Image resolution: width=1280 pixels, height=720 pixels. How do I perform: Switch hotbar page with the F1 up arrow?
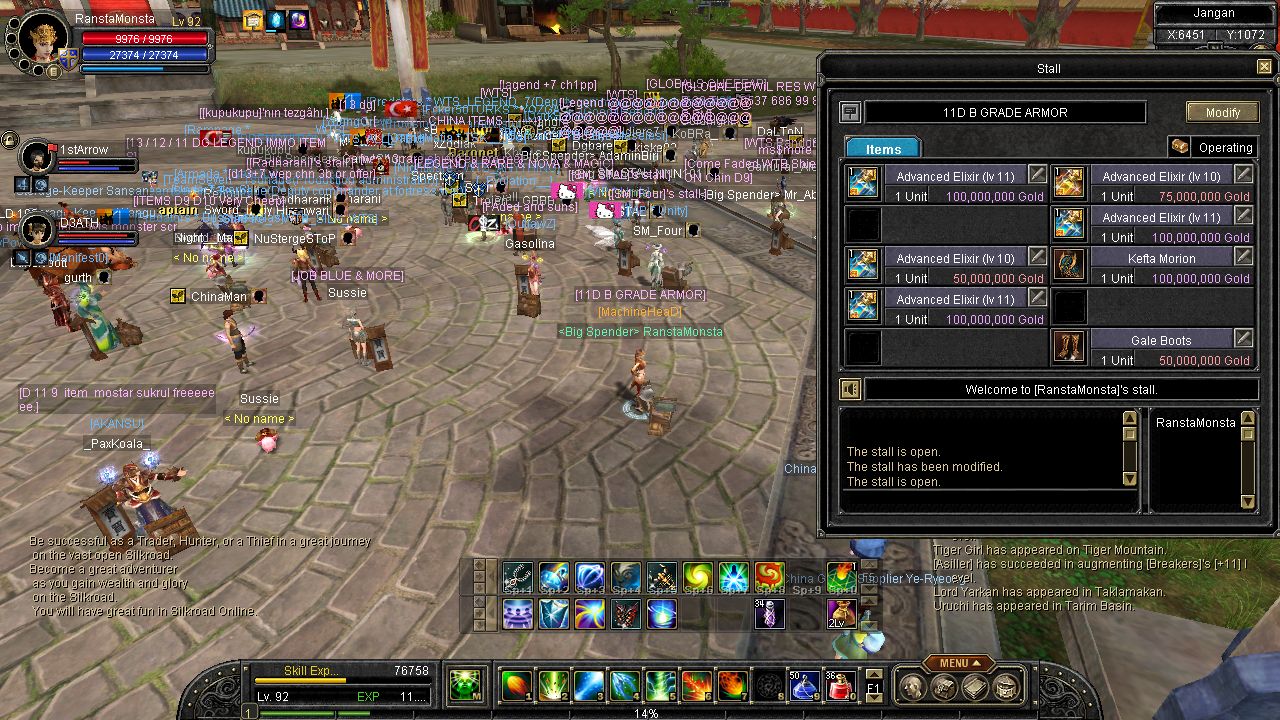click(873, 674)
